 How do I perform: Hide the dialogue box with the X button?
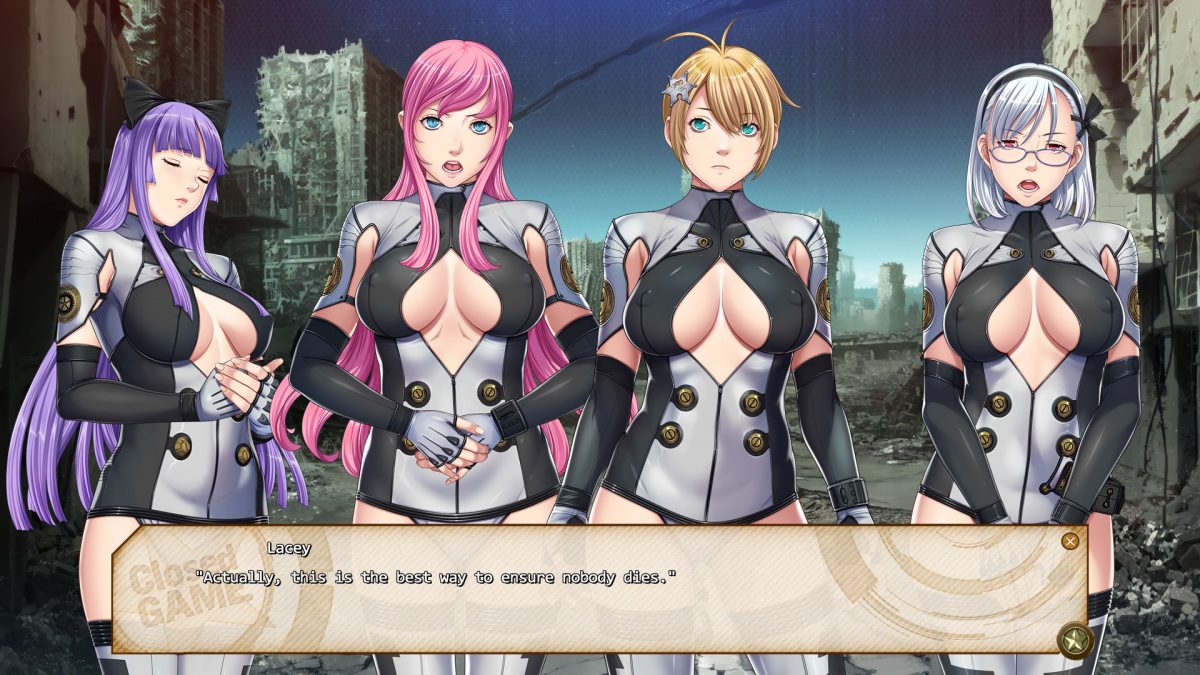point(1070,541)
